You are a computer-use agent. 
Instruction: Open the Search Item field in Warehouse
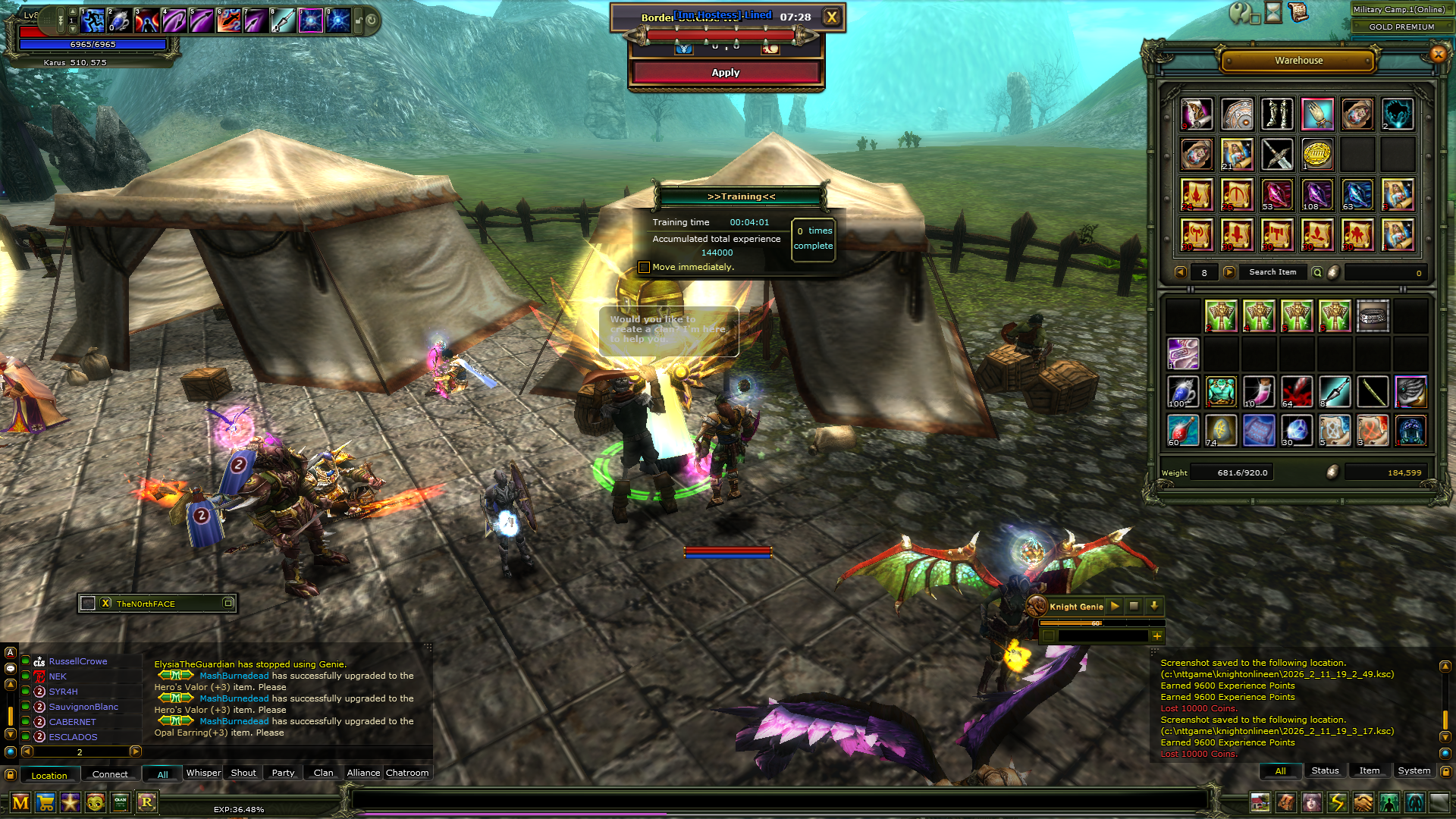tap(1272, 272)
